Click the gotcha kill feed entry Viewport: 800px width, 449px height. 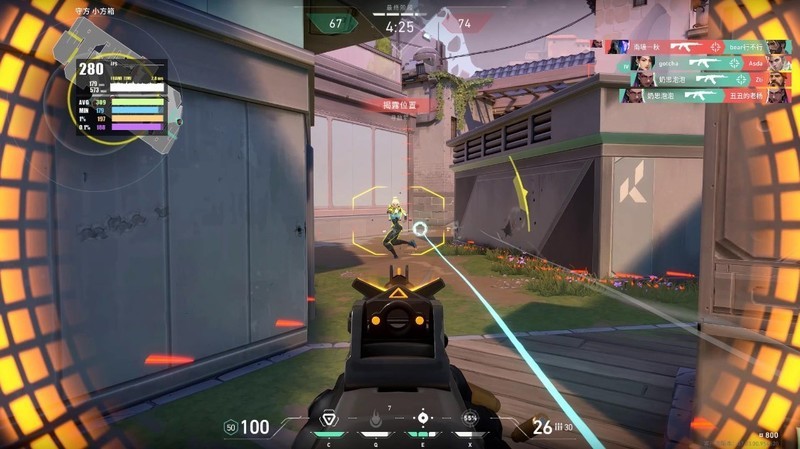[x=698, y=62]
